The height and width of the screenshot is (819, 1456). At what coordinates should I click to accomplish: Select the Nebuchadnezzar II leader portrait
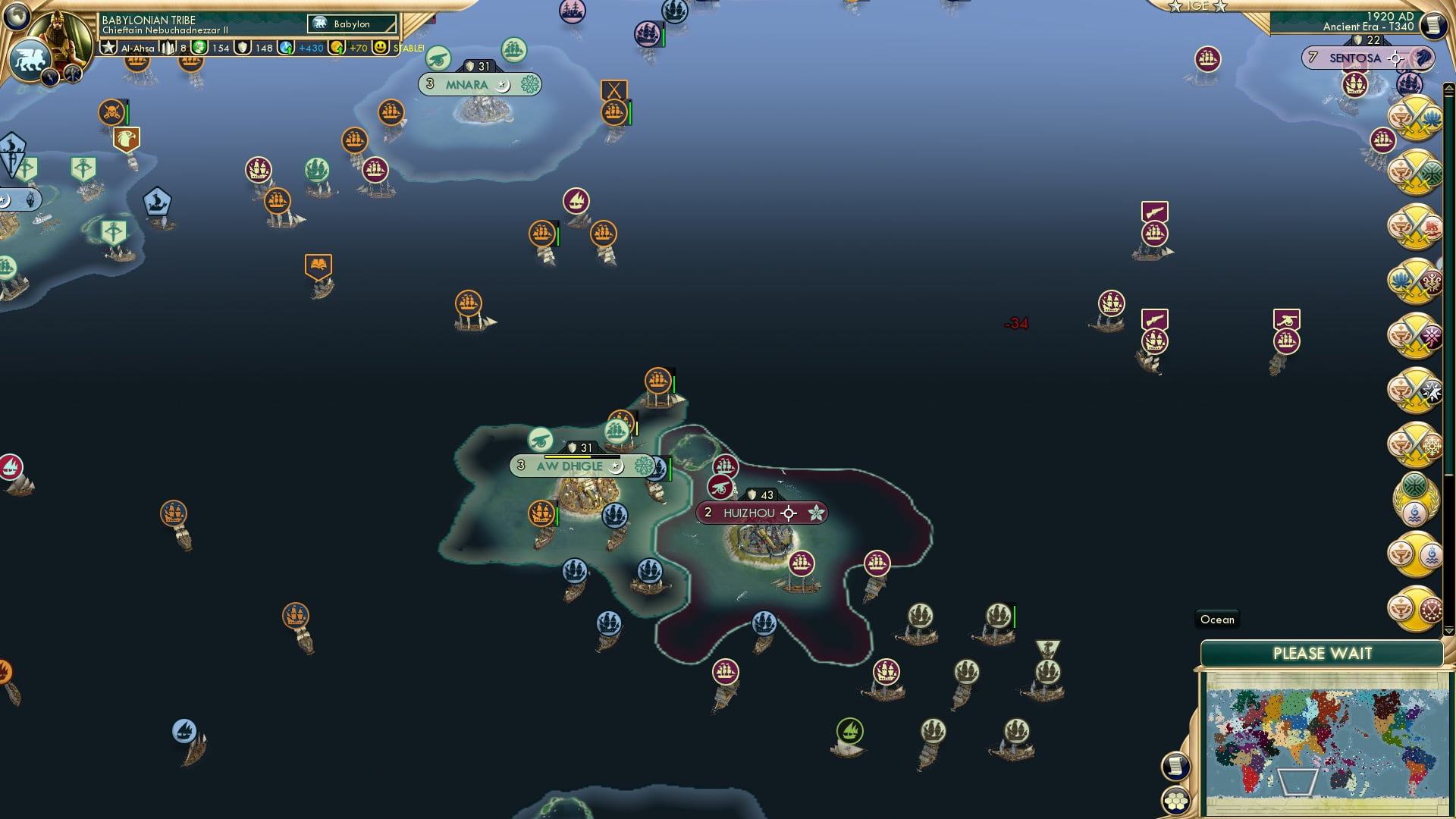[x=61, y=29]
